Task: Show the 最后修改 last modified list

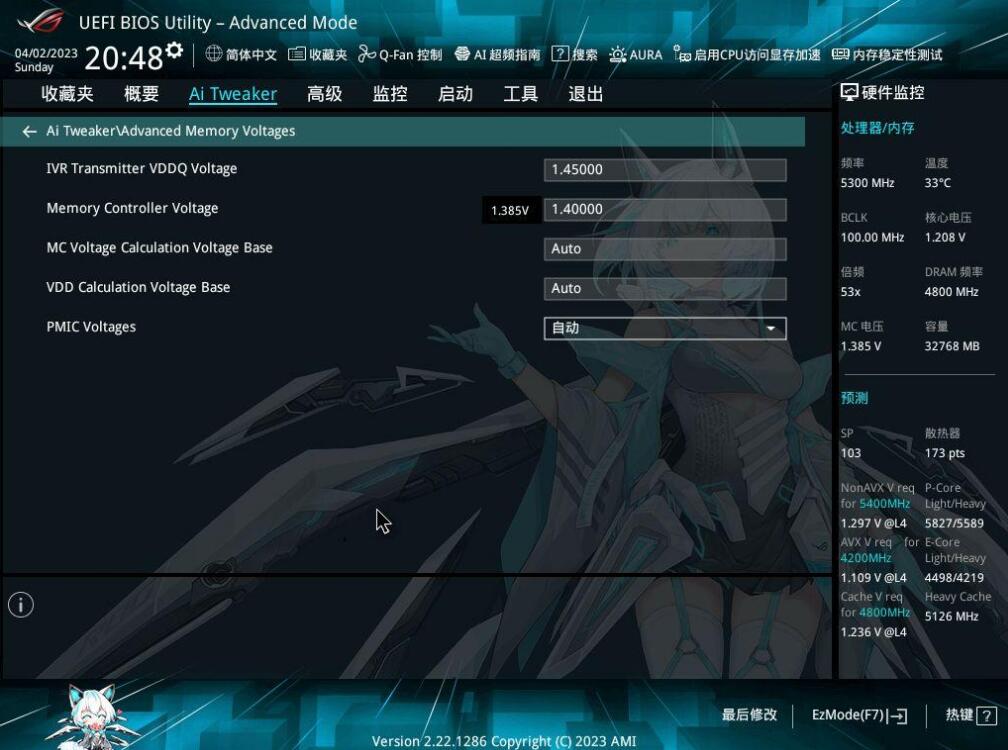Action: click(x=749, y=715)
